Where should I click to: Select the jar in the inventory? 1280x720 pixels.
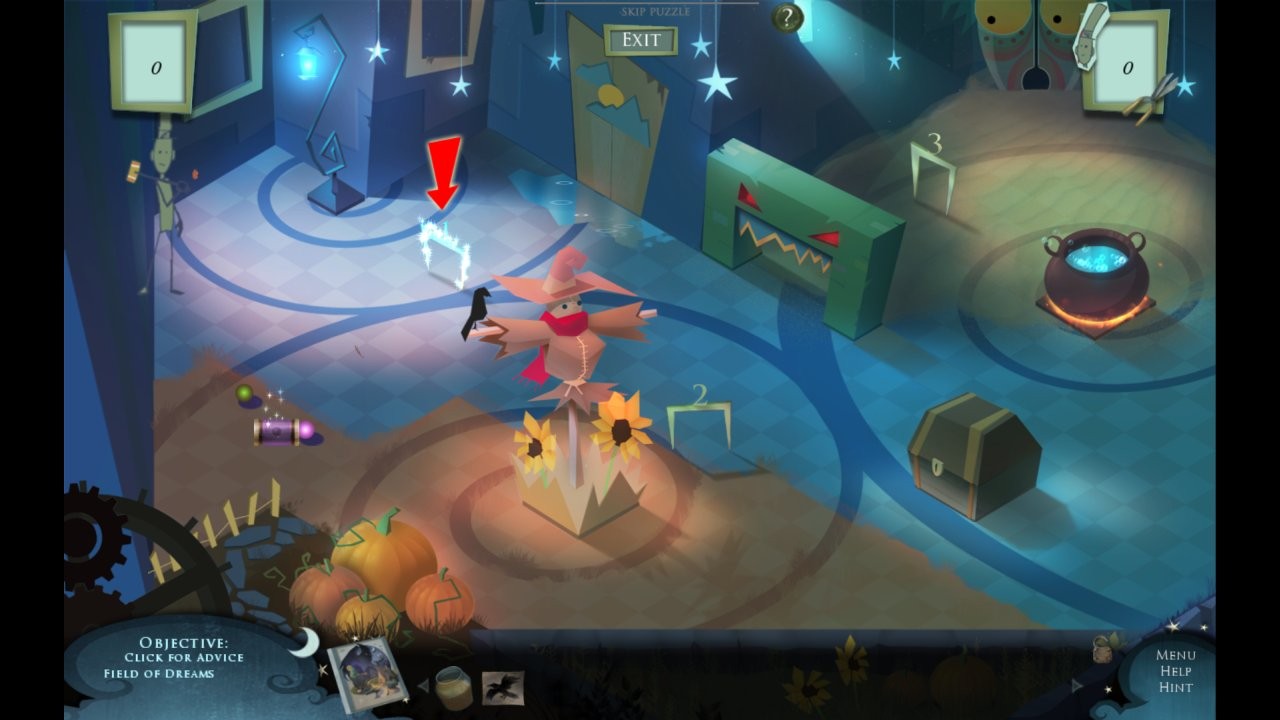point(454,687)
